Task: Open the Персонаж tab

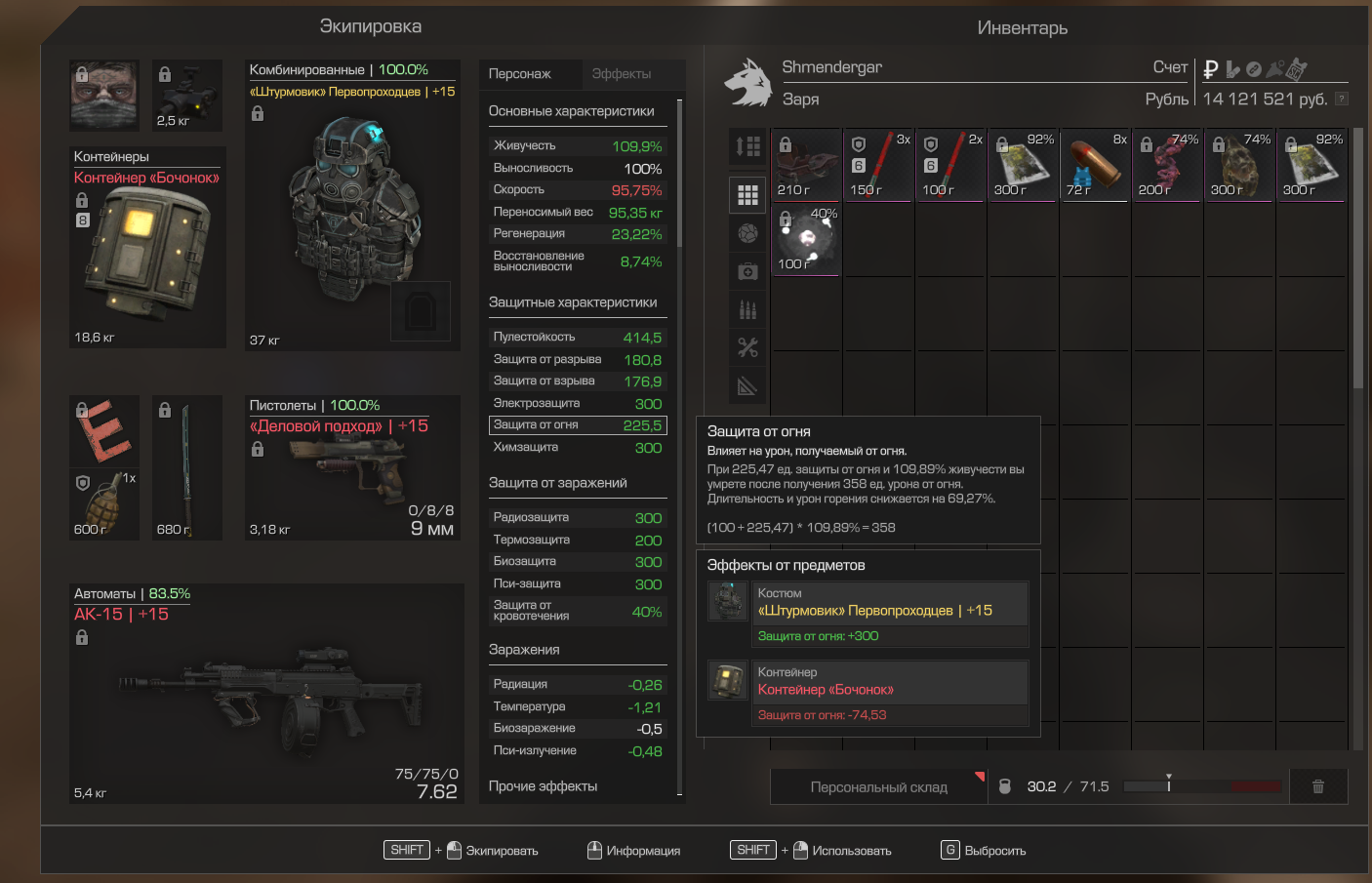Action: point(520,74)
